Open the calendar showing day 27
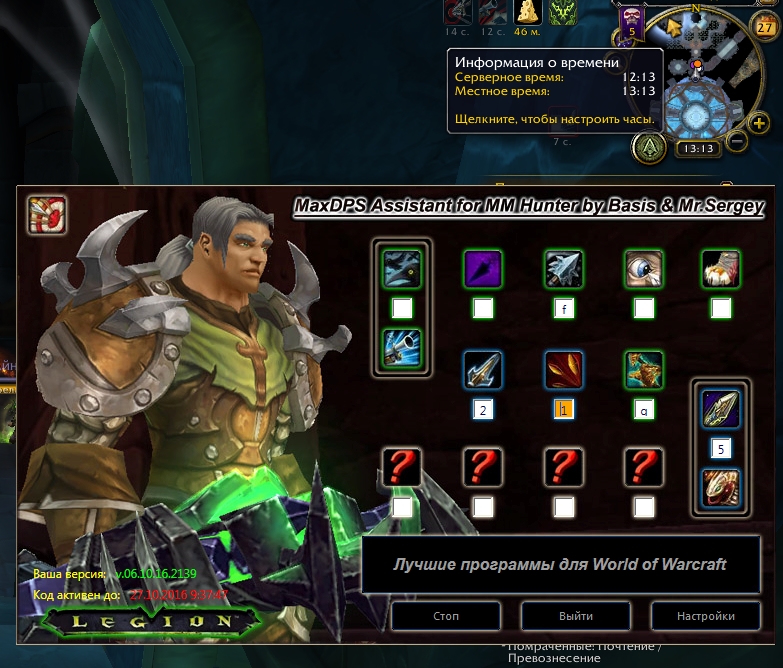This screenshot has height=668, width=783. point(765,27)
